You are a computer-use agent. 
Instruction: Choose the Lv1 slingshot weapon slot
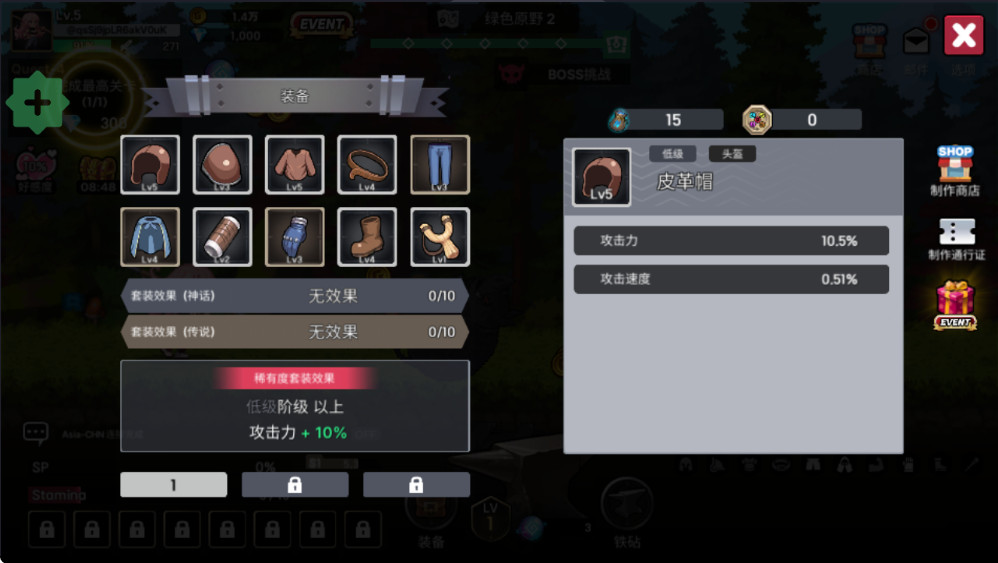pos(440,237)
